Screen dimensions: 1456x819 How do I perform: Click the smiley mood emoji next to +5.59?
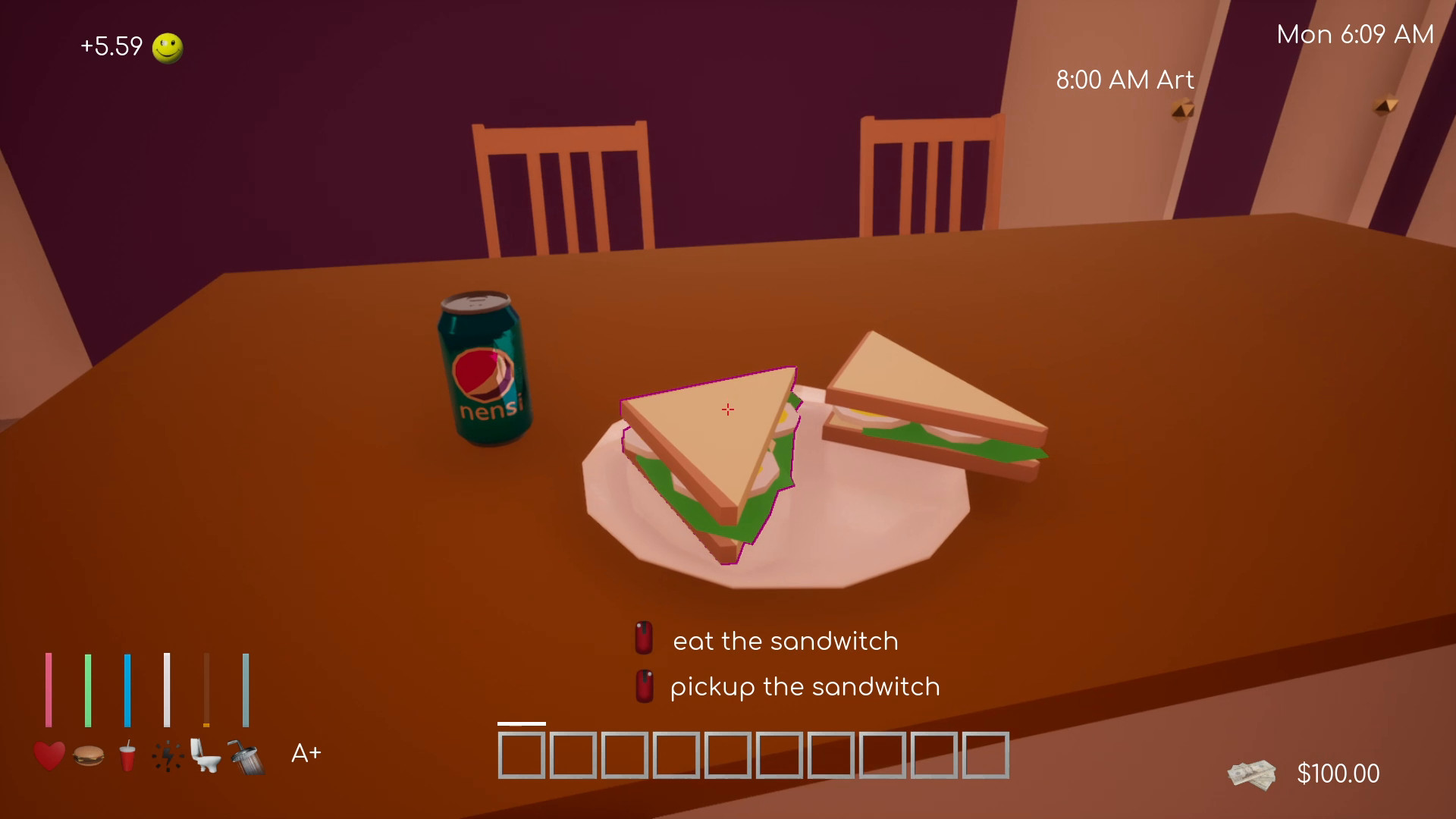click(168, 47)
